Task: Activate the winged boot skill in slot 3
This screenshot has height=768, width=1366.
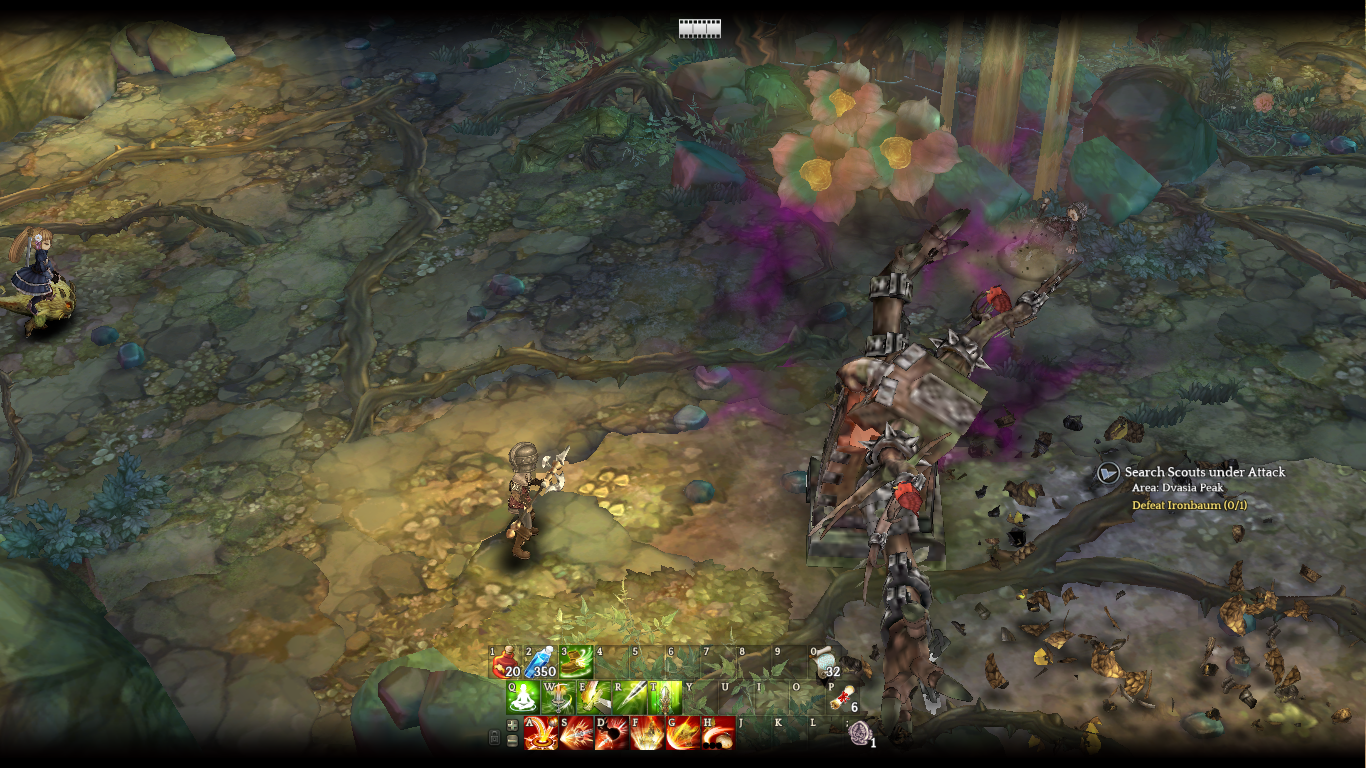Action: 577,662
